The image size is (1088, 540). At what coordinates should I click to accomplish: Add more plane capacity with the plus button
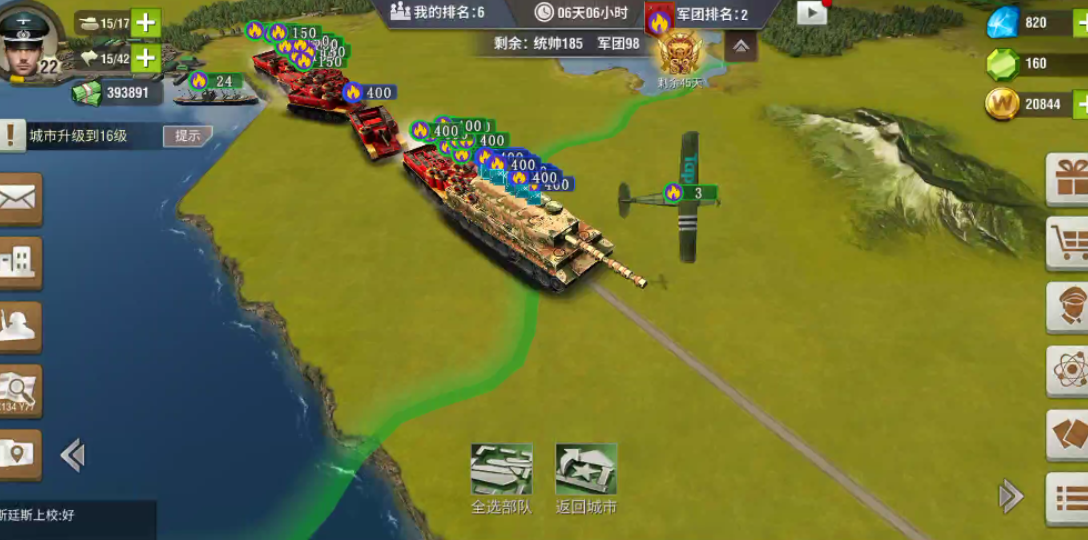[x=146, y=58]
